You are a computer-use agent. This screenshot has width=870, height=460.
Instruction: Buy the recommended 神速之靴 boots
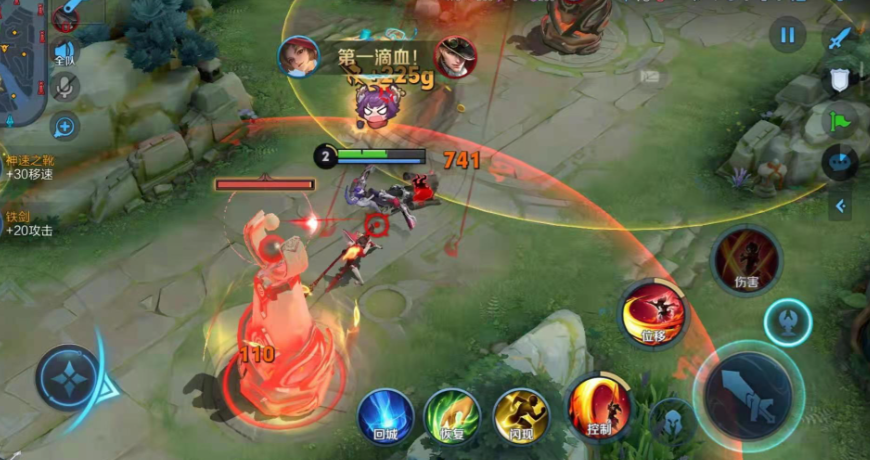tap(28, 166)
